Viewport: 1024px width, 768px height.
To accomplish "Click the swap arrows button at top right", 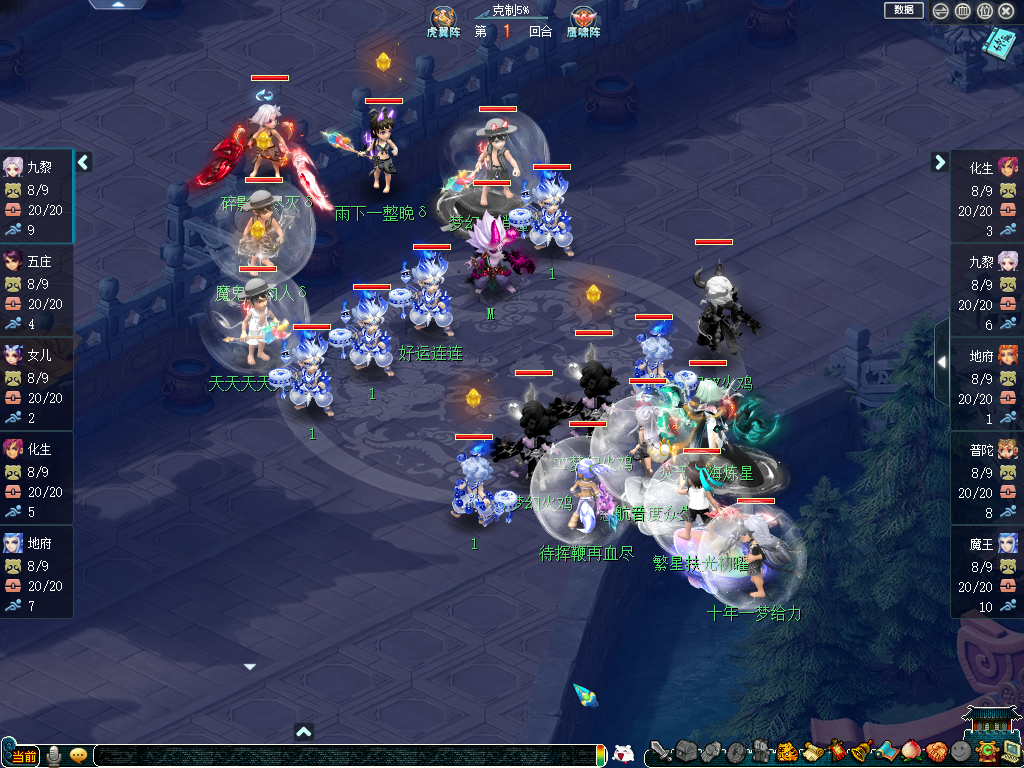I will [x=941, y=11].
